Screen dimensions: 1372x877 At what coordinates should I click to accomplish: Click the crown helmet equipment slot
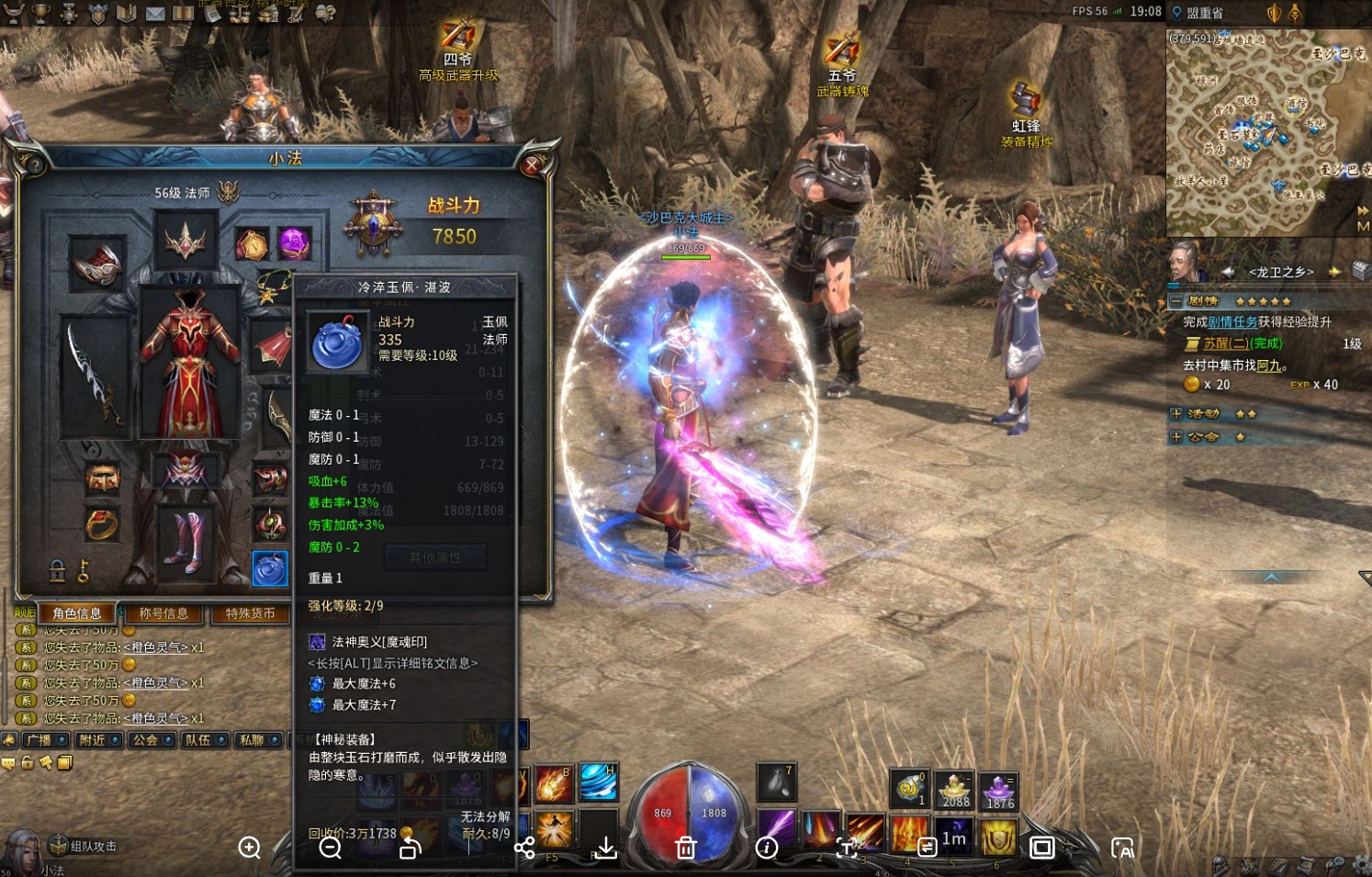186,242
